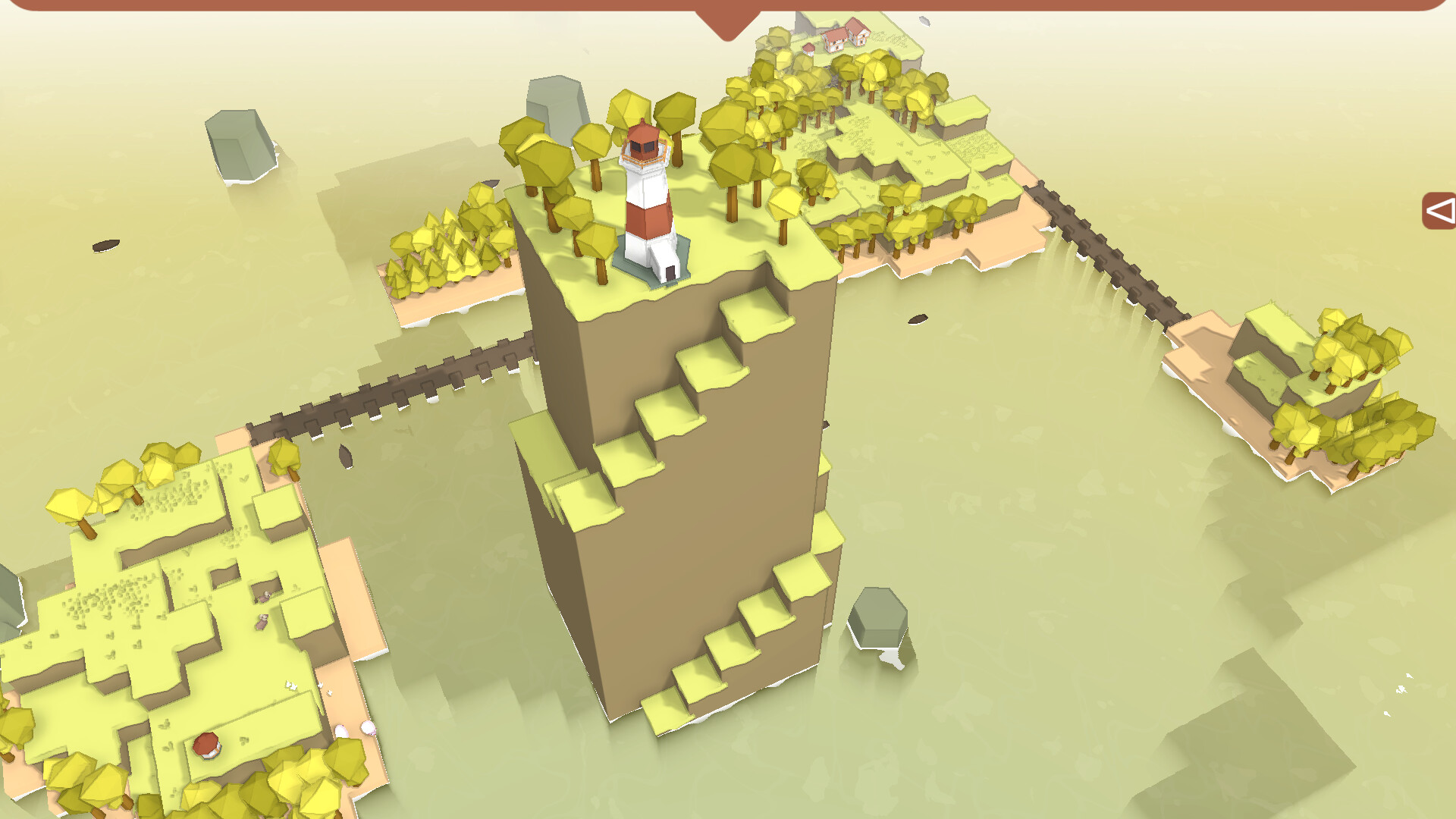The height and width of the screenshot is (819, 1456).
Task: Open the collapsed banner panel at top center
Action: tap(728, 19)
